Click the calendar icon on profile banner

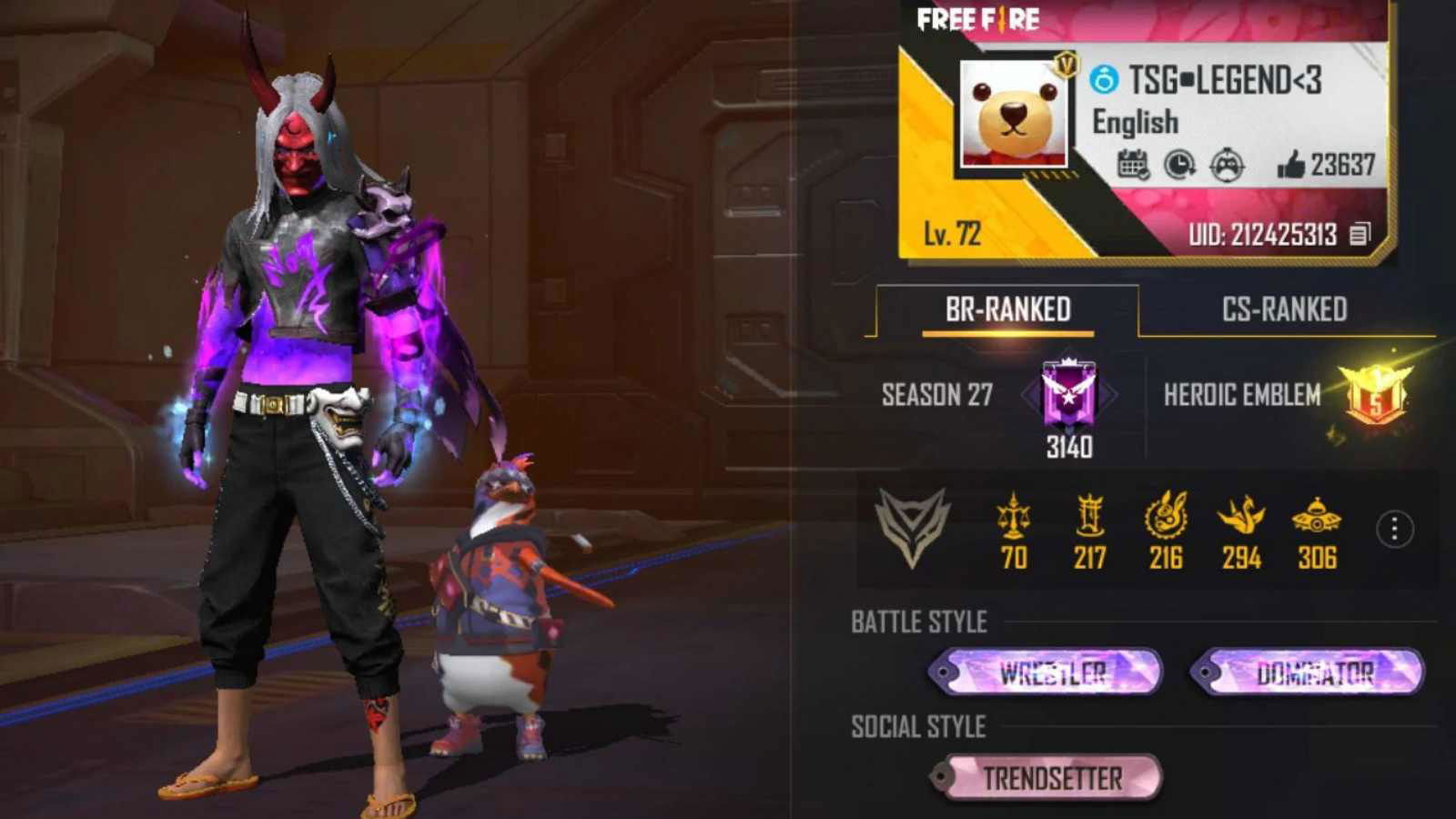pyautogui.click(x=1132, y=166)
